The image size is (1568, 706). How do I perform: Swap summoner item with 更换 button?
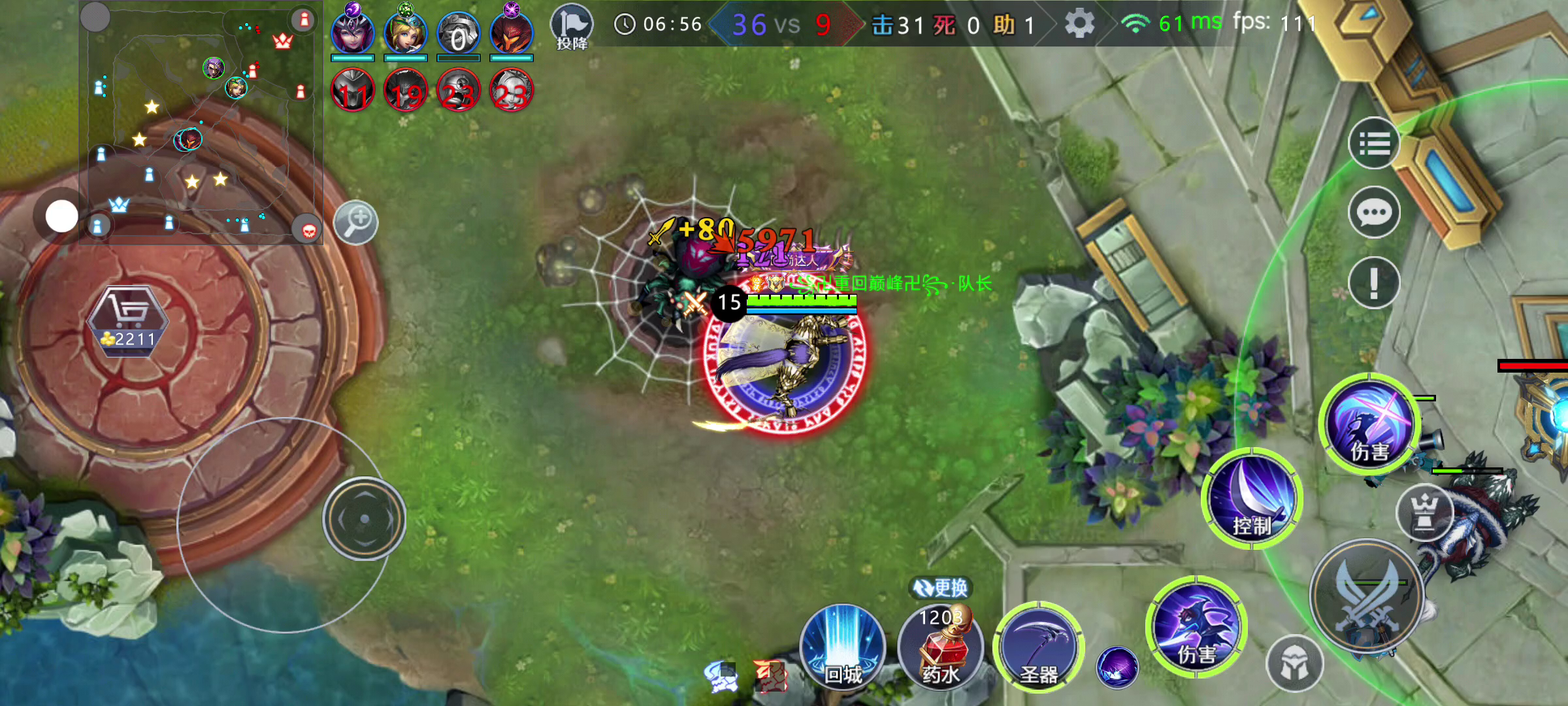click(941, 588)
